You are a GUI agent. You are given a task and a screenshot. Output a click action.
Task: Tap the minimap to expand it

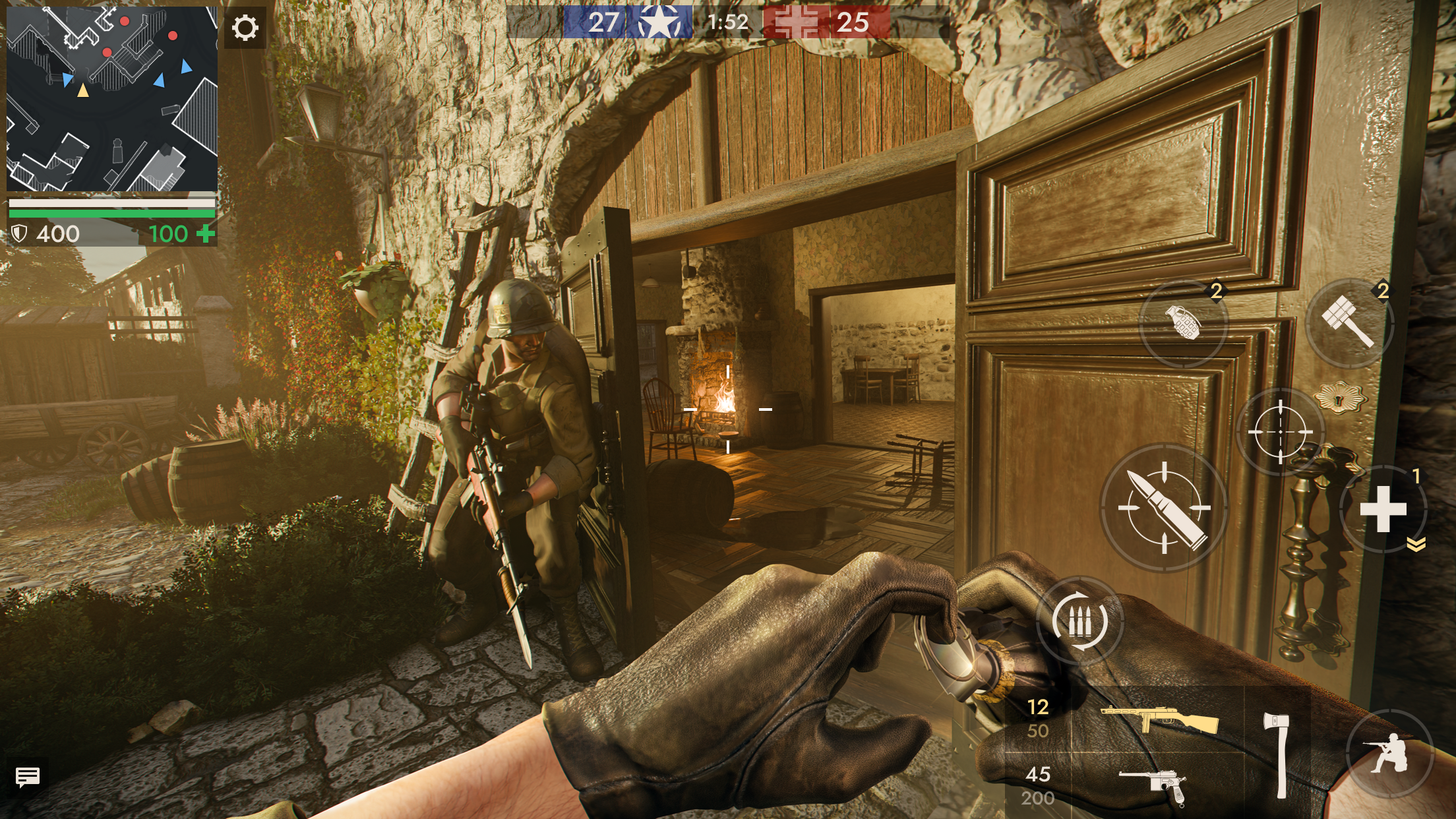pos(112,99)
